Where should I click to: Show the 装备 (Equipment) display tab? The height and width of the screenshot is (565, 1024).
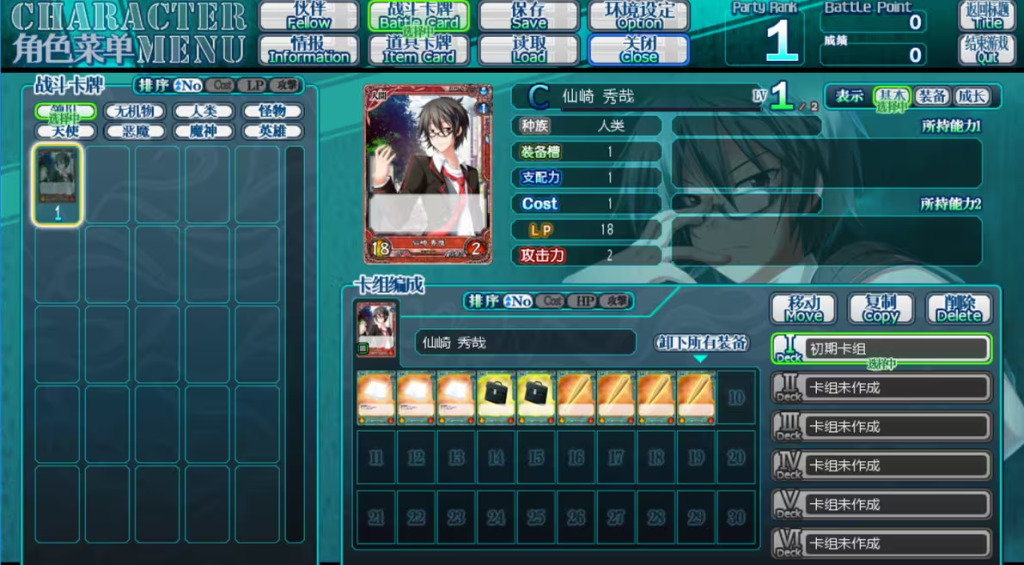click(932, 96)
